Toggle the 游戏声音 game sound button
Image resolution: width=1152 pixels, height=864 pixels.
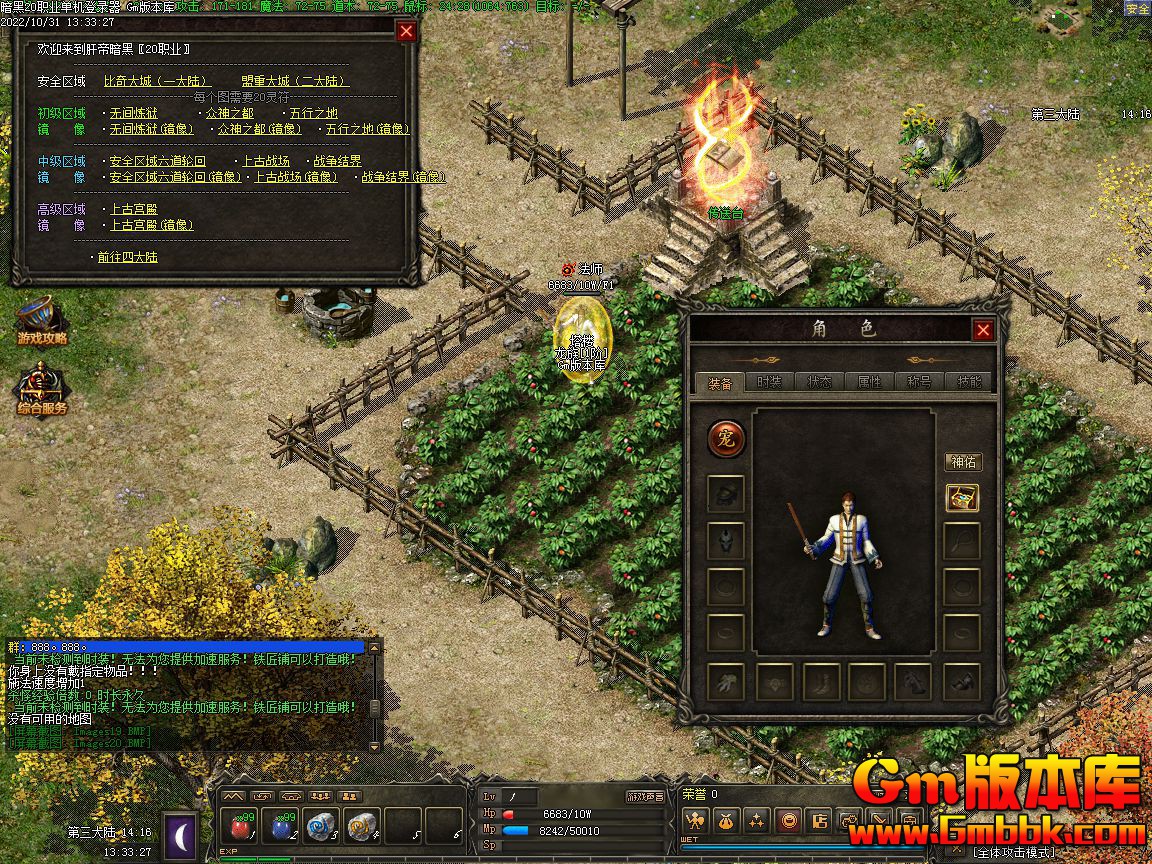click(645, 796)
